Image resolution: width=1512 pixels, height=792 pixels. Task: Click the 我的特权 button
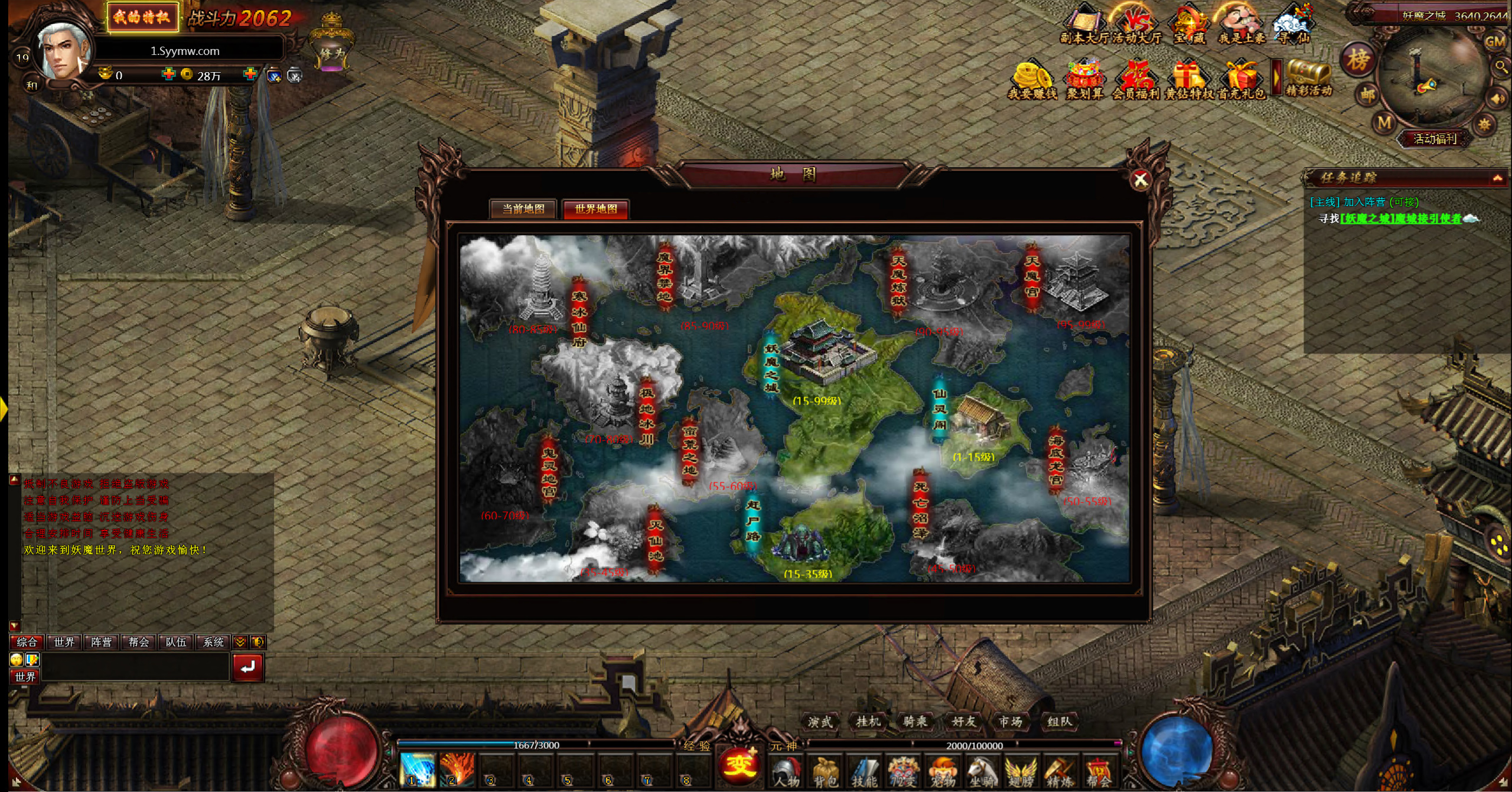pyautogui.click(x=142, y=17)
